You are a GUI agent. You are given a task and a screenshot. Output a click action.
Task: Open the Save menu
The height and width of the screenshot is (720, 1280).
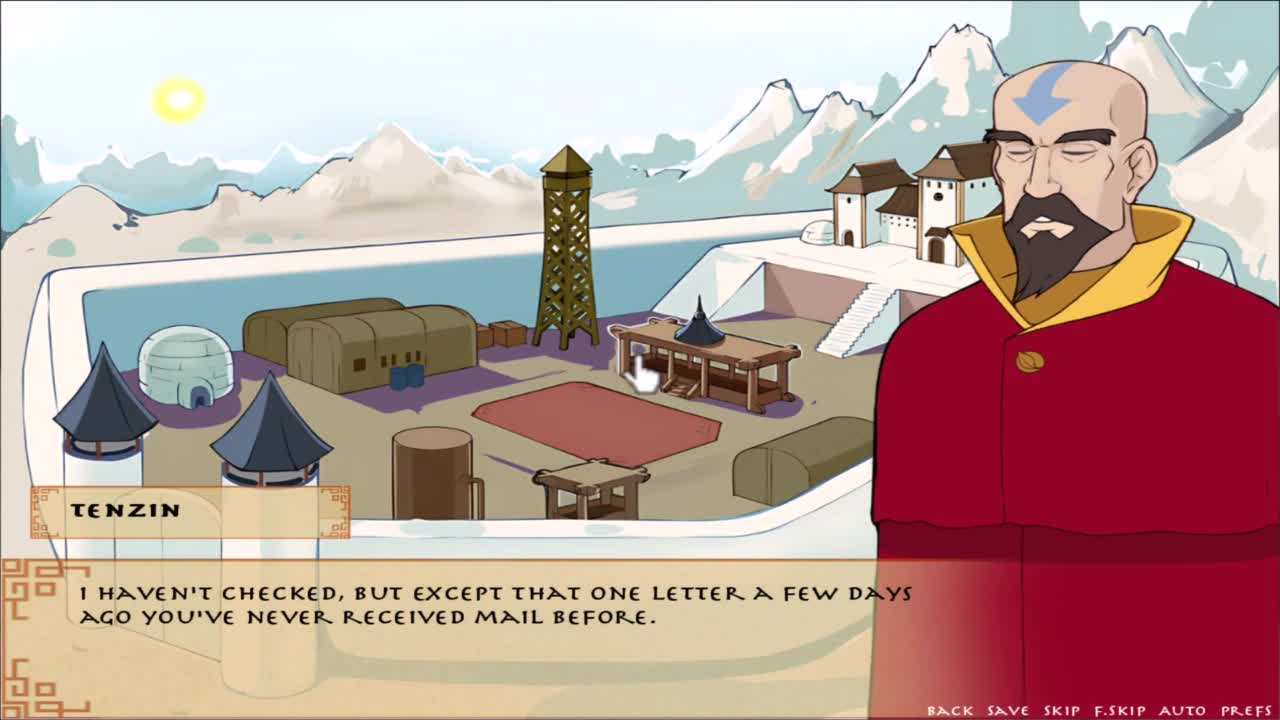[1007, 710]
